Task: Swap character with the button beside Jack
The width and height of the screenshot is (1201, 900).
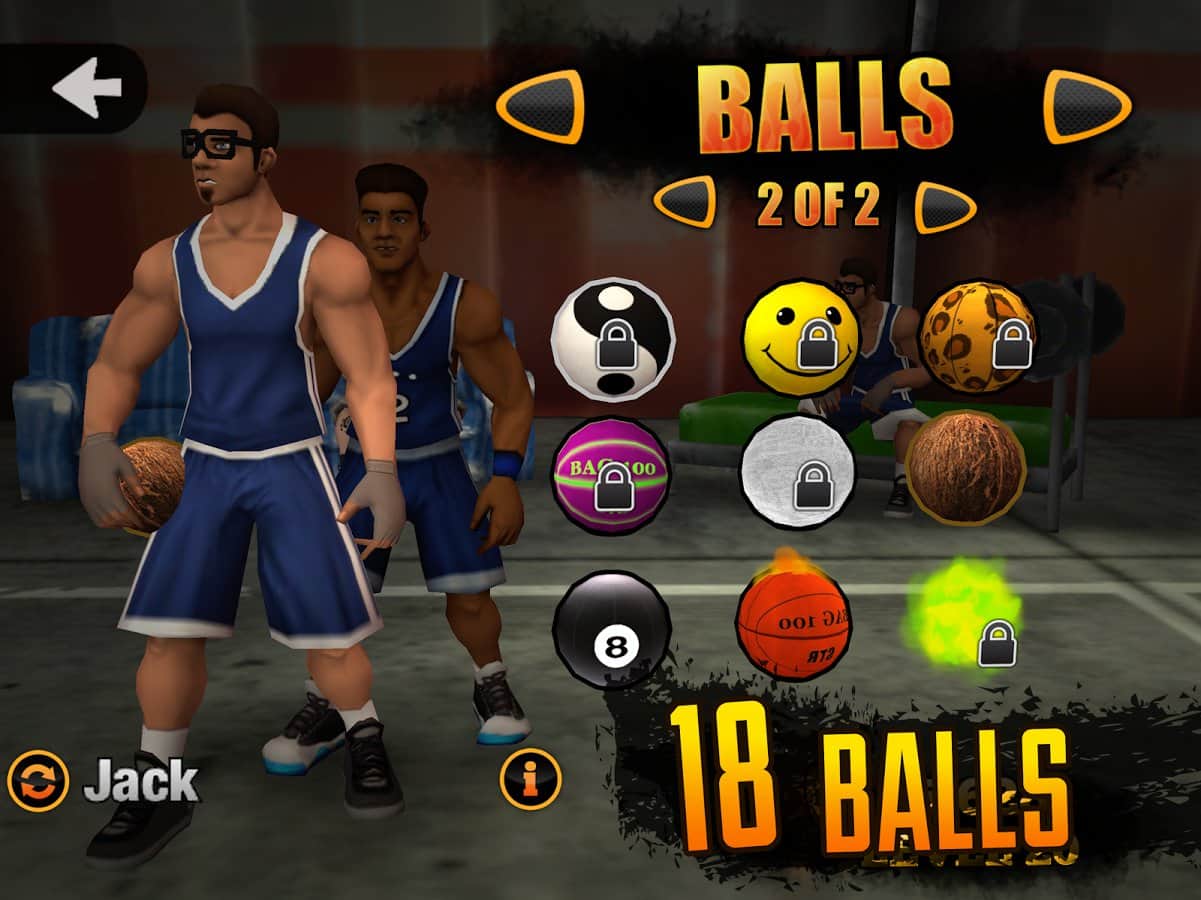Action: [x=38, y=781]
